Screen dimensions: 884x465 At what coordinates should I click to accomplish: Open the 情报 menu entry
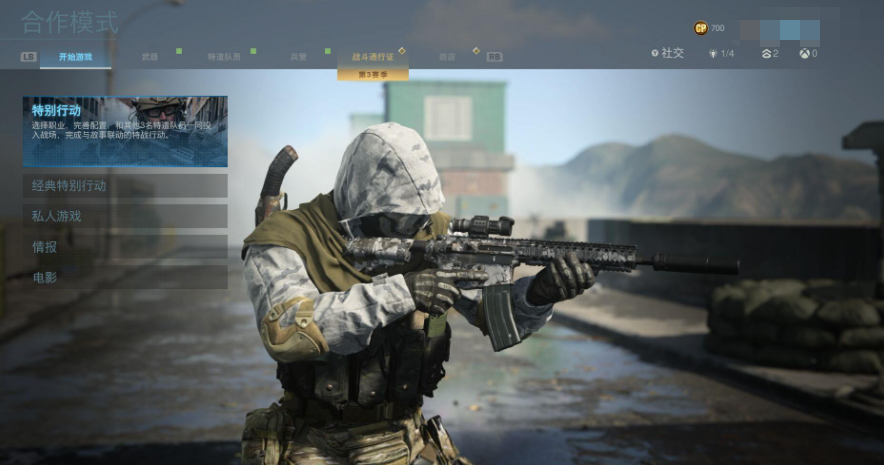125,246
